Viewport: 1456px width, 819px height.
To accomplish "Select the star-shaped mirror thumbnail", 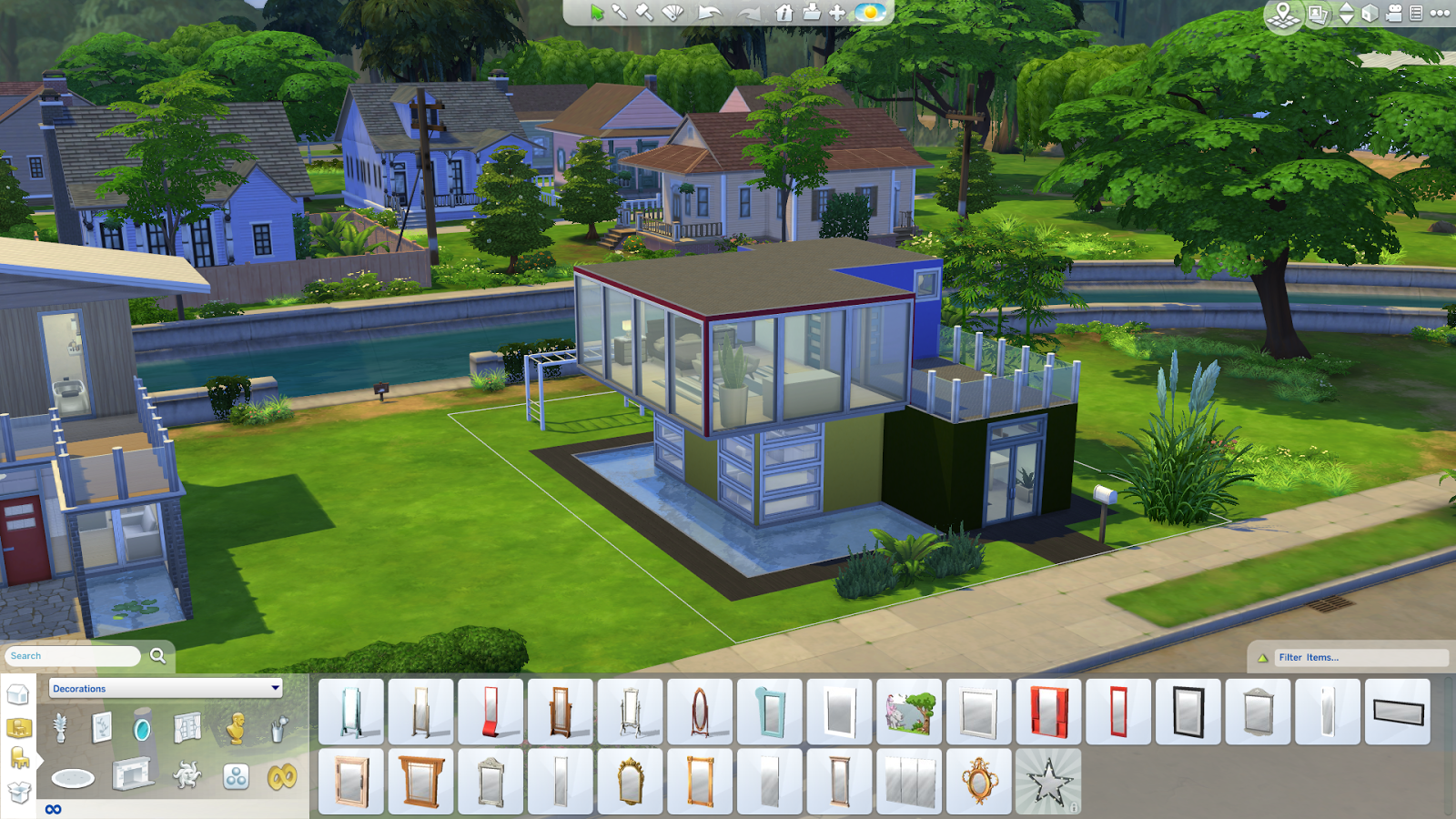I will click(1048, 782).
